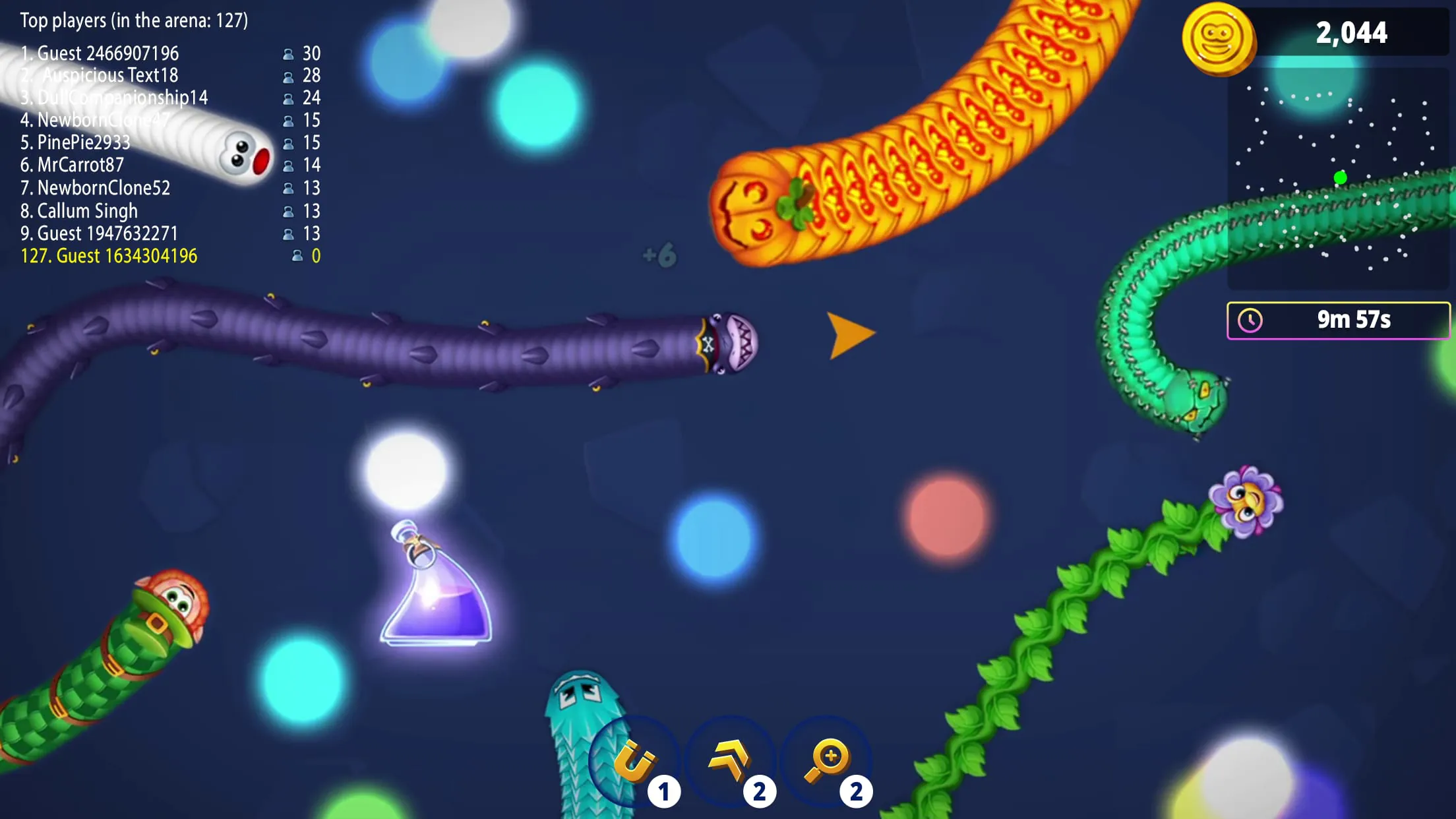Click the player-count icon next to Guest 2466907196
The height and width of the screenshot is (819, 1456).
(289, 53)
